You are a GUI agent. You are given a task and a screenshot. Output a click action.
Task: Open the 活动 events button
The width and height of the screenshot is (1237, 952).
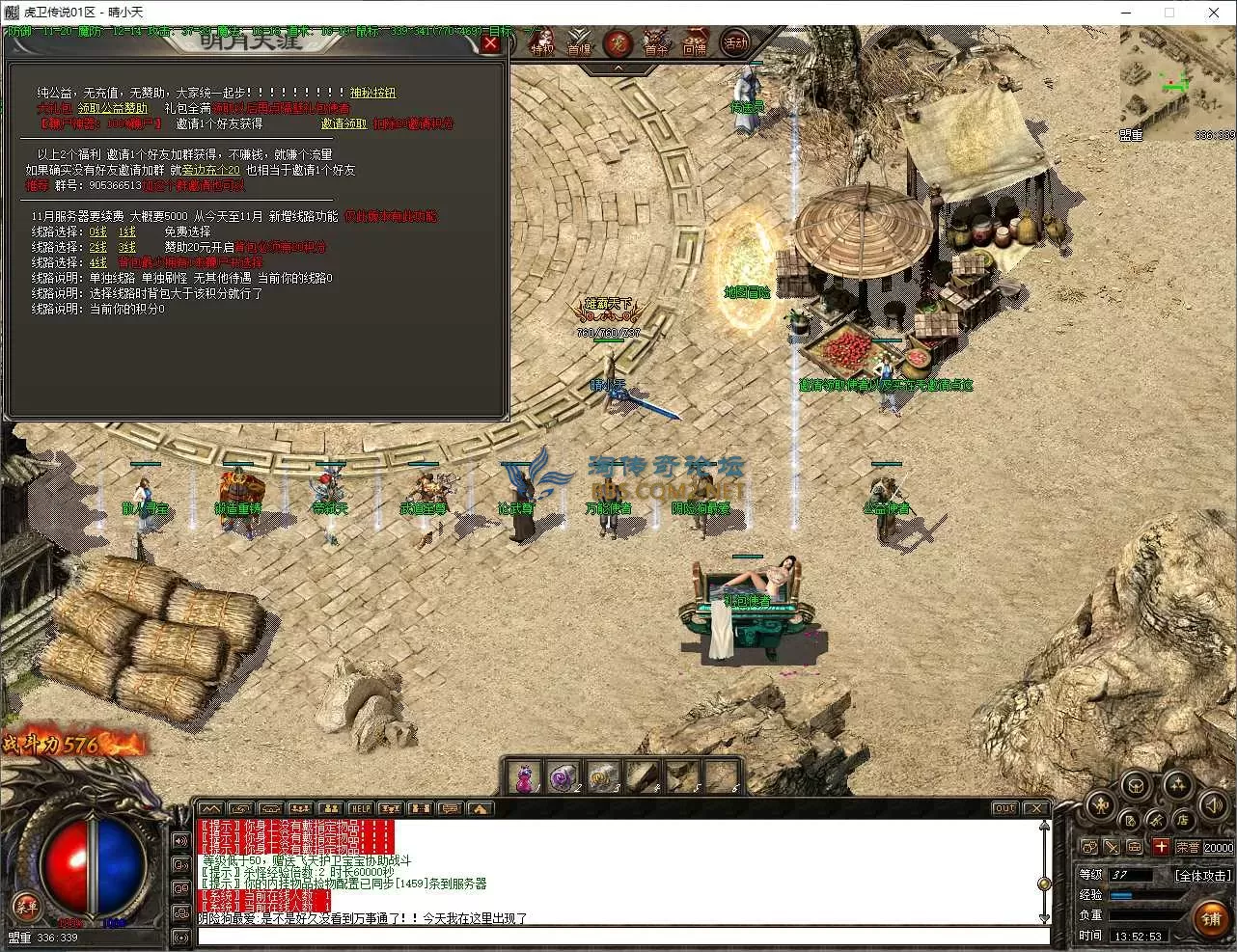735,43
